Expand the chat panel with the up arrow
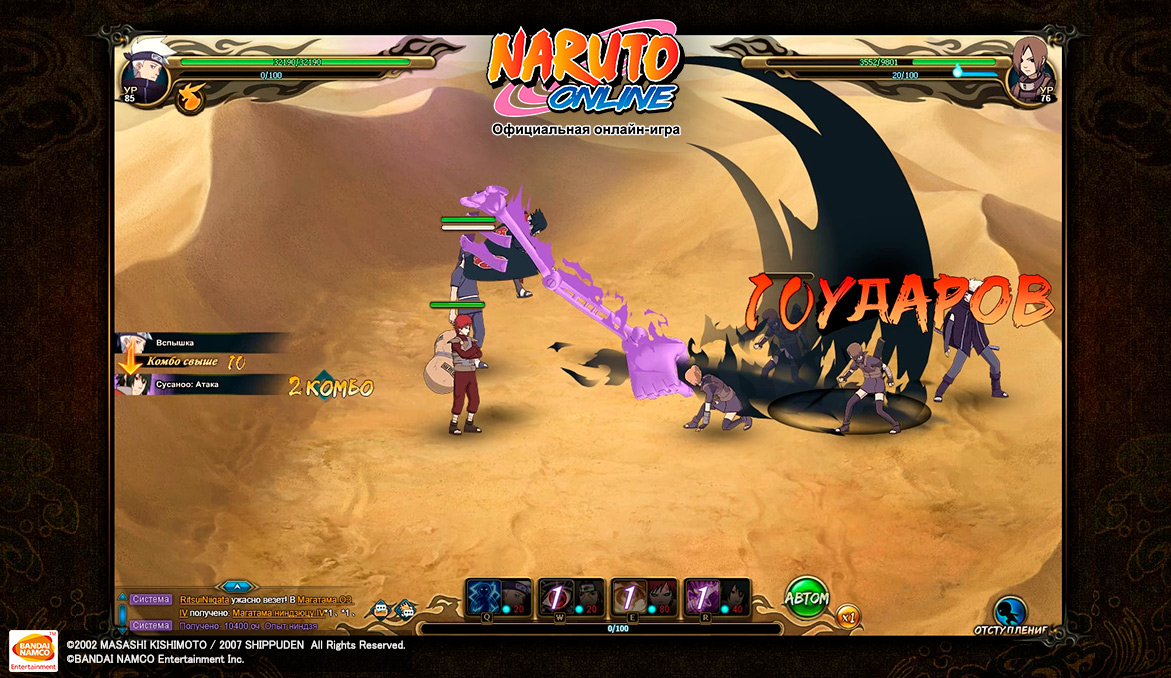Image resolution: width=1171 pixels, height=678 pixels. pos(236,586)
